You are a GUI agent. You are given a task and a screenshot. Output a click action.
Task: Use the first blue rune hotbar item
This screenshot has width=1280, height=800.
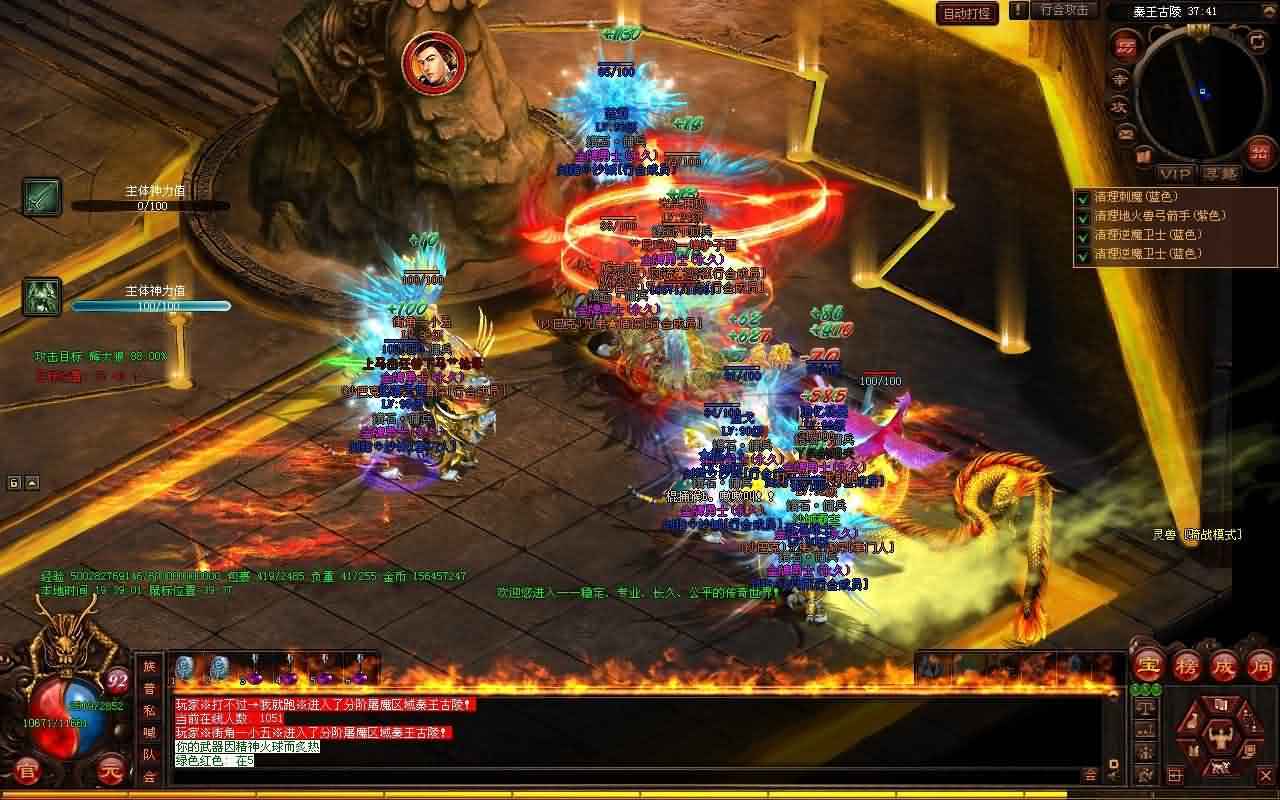tap(184, 668)
